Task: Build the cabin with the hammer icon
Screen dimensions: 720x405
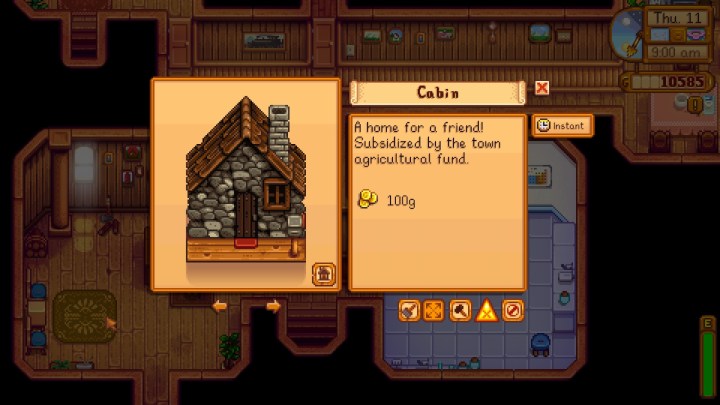Action: 460,310
